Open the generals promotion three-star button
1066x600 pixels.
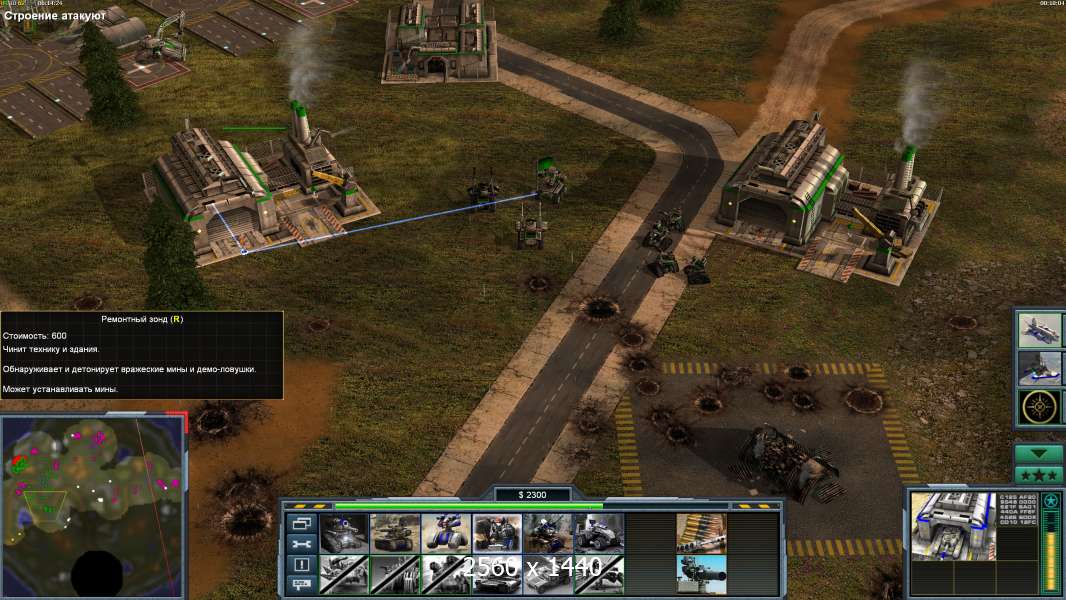pos(1039,475)
